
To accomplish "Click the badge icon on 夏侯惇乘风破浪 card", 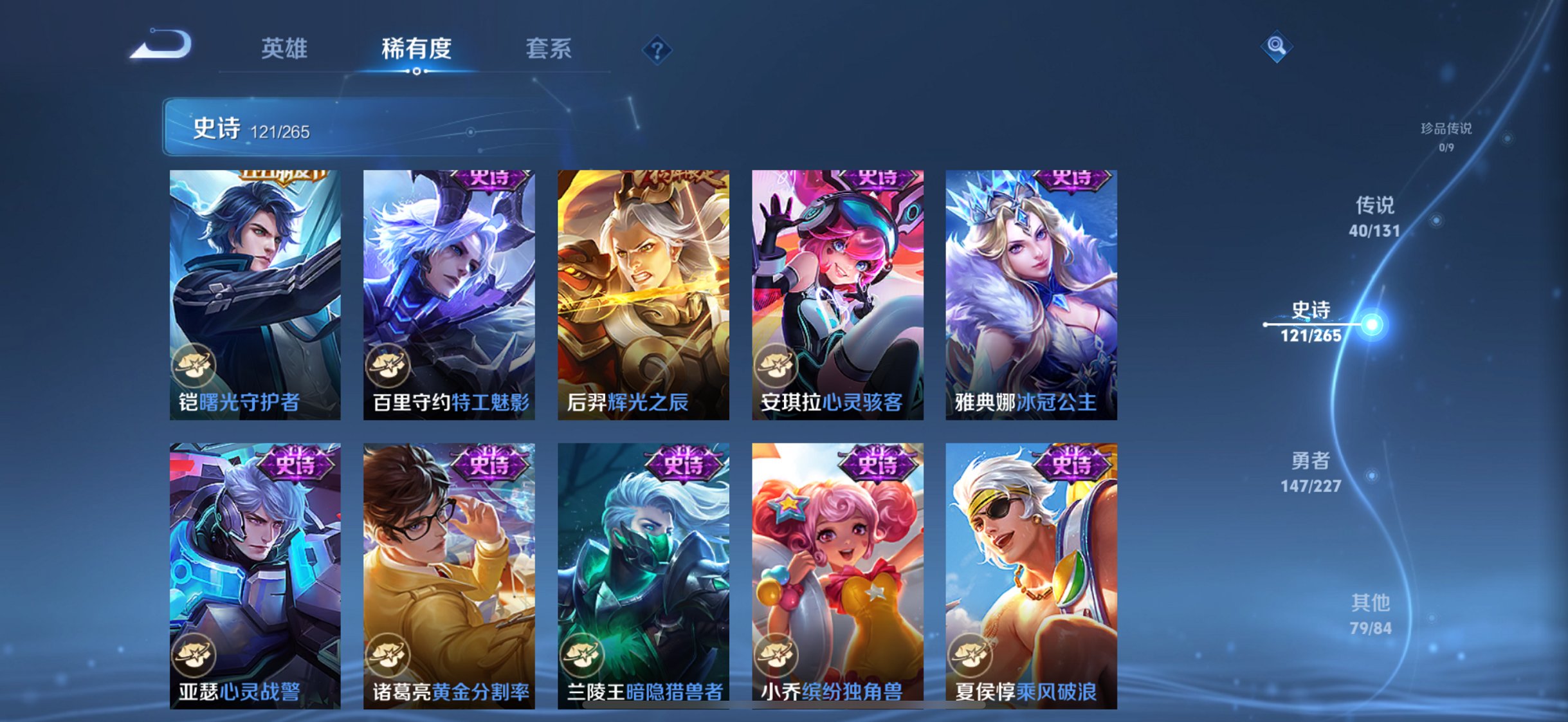I will [971, 655].
